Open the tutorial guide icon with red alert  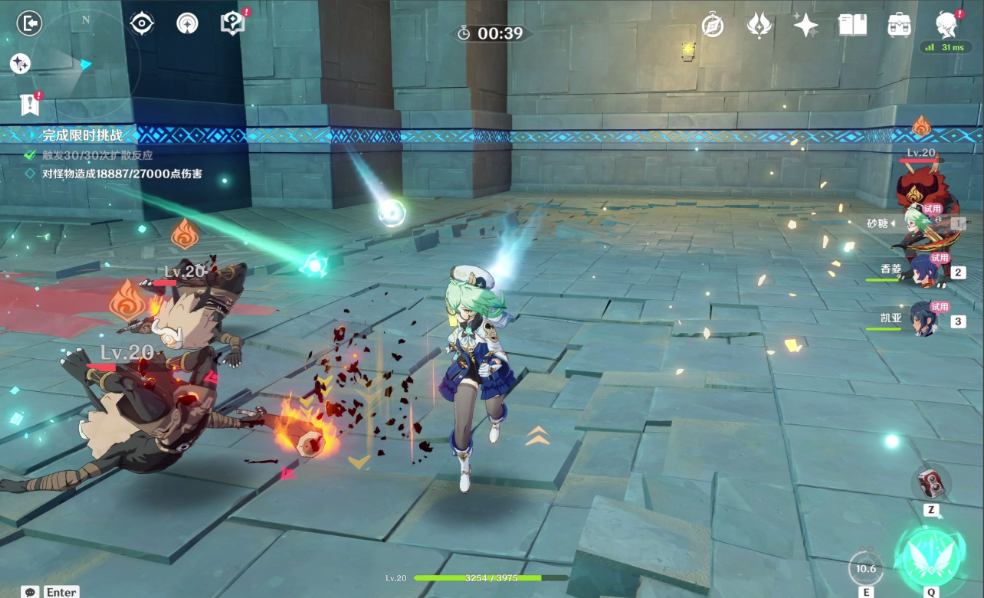[x=232, y=23]
